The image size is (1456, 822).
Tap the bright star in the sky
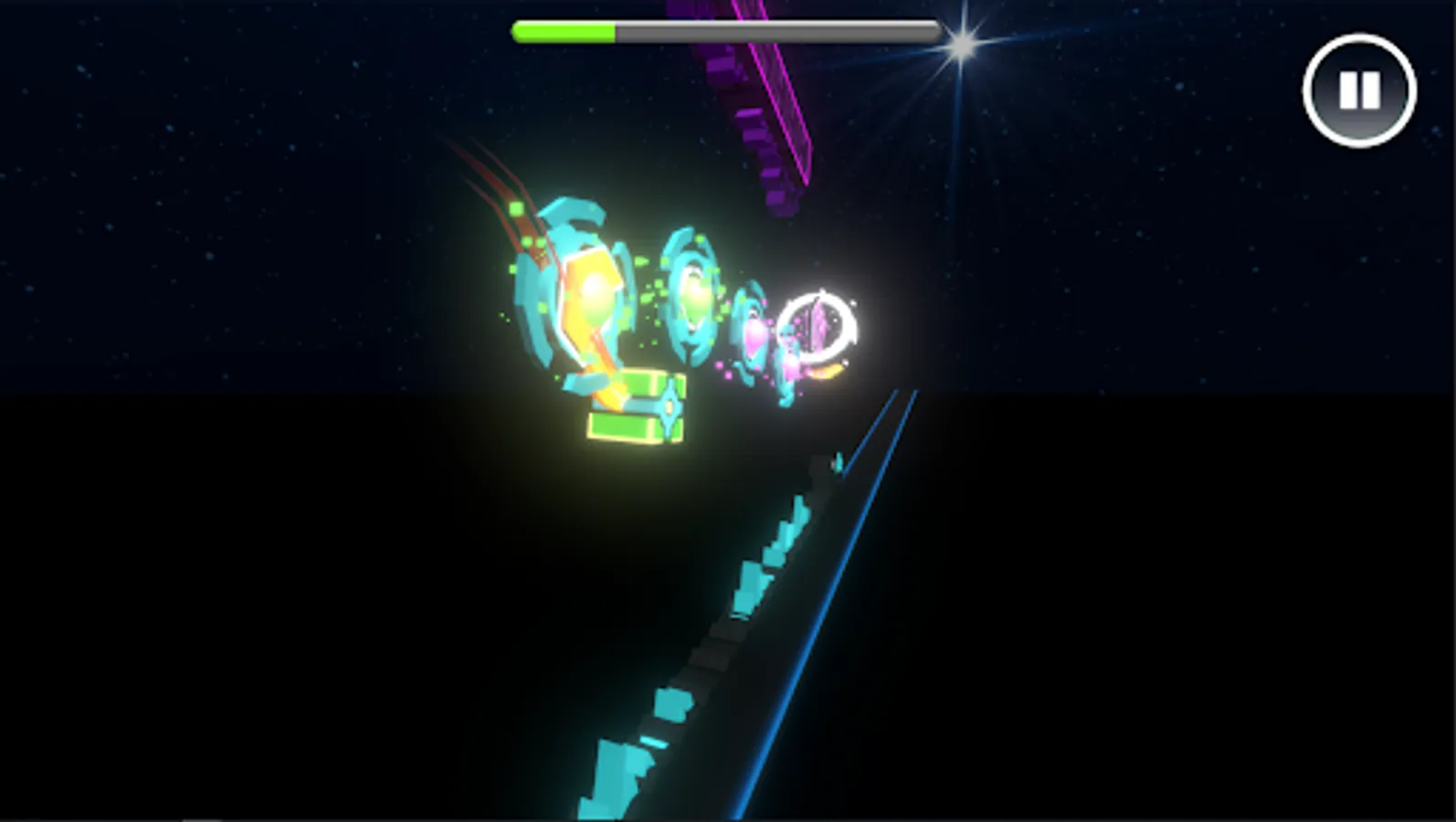[961, 41]
